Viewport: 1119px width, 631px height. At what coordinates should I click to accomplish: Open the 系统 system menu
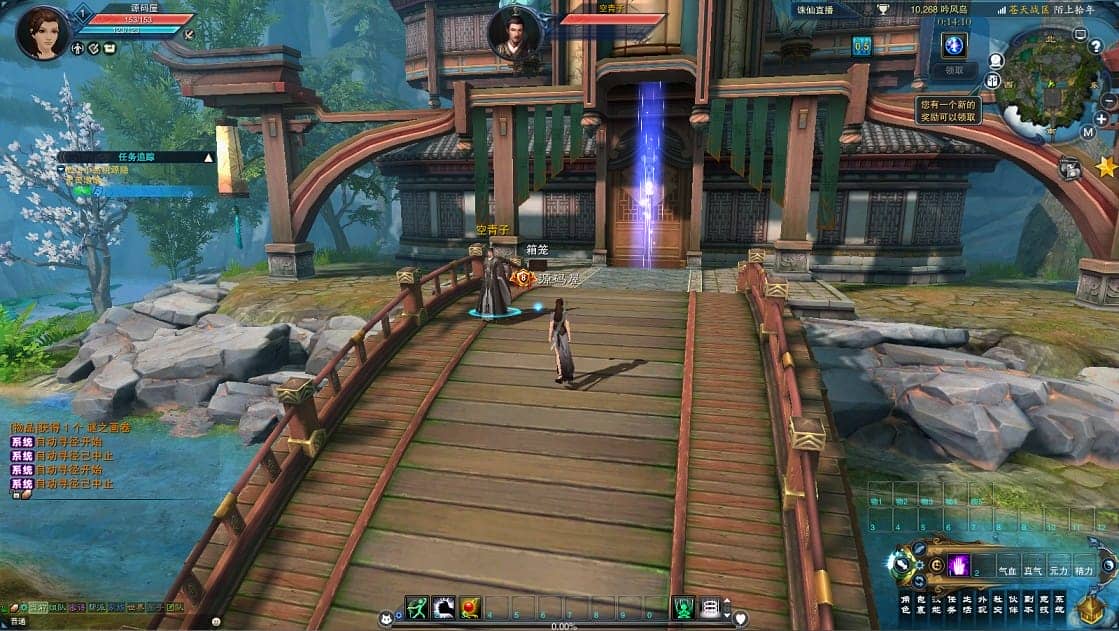tap(1059, 605)
